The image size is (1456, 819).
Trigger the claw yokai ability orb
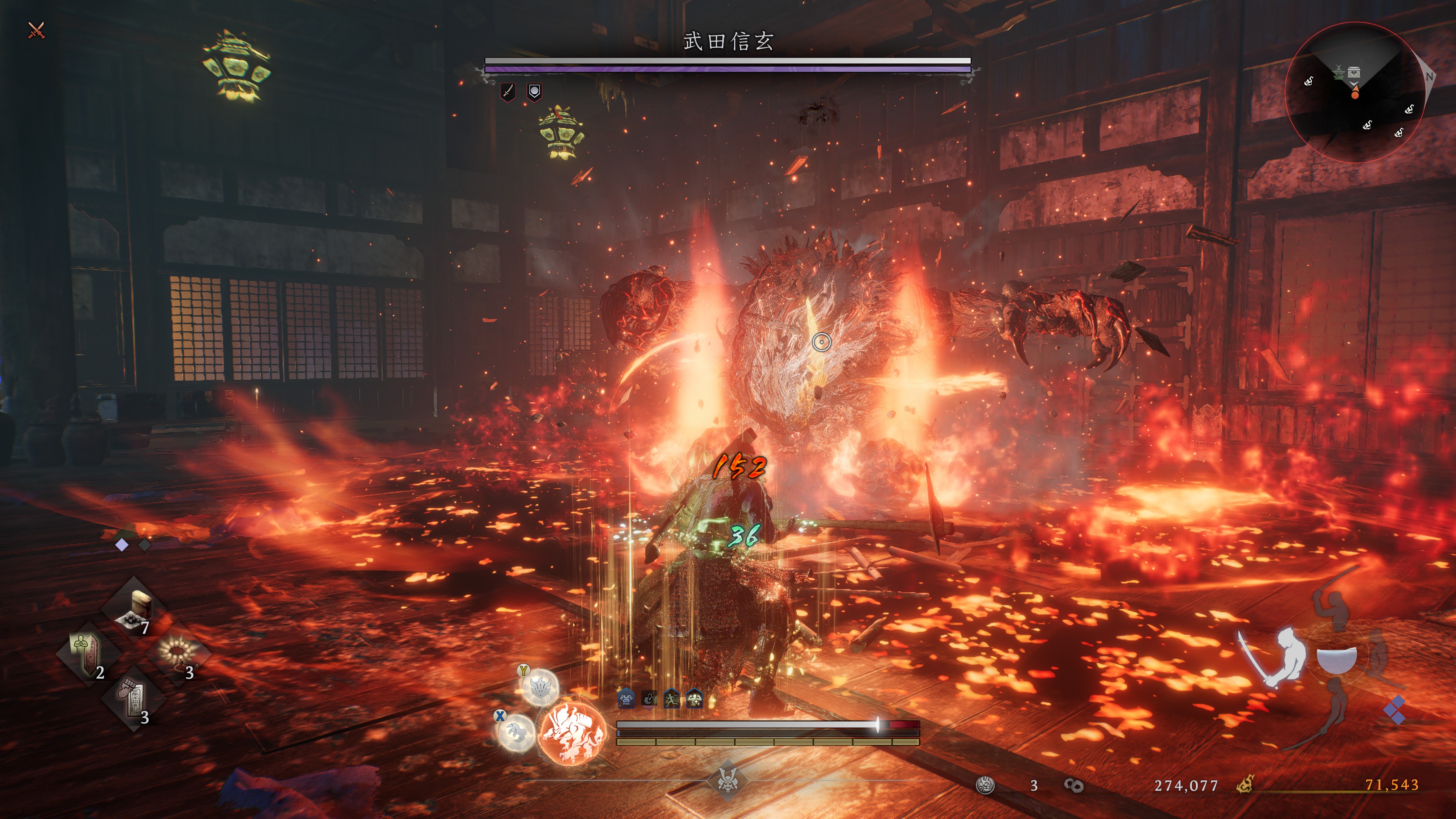pyautogui.click(x=516, y=733)
